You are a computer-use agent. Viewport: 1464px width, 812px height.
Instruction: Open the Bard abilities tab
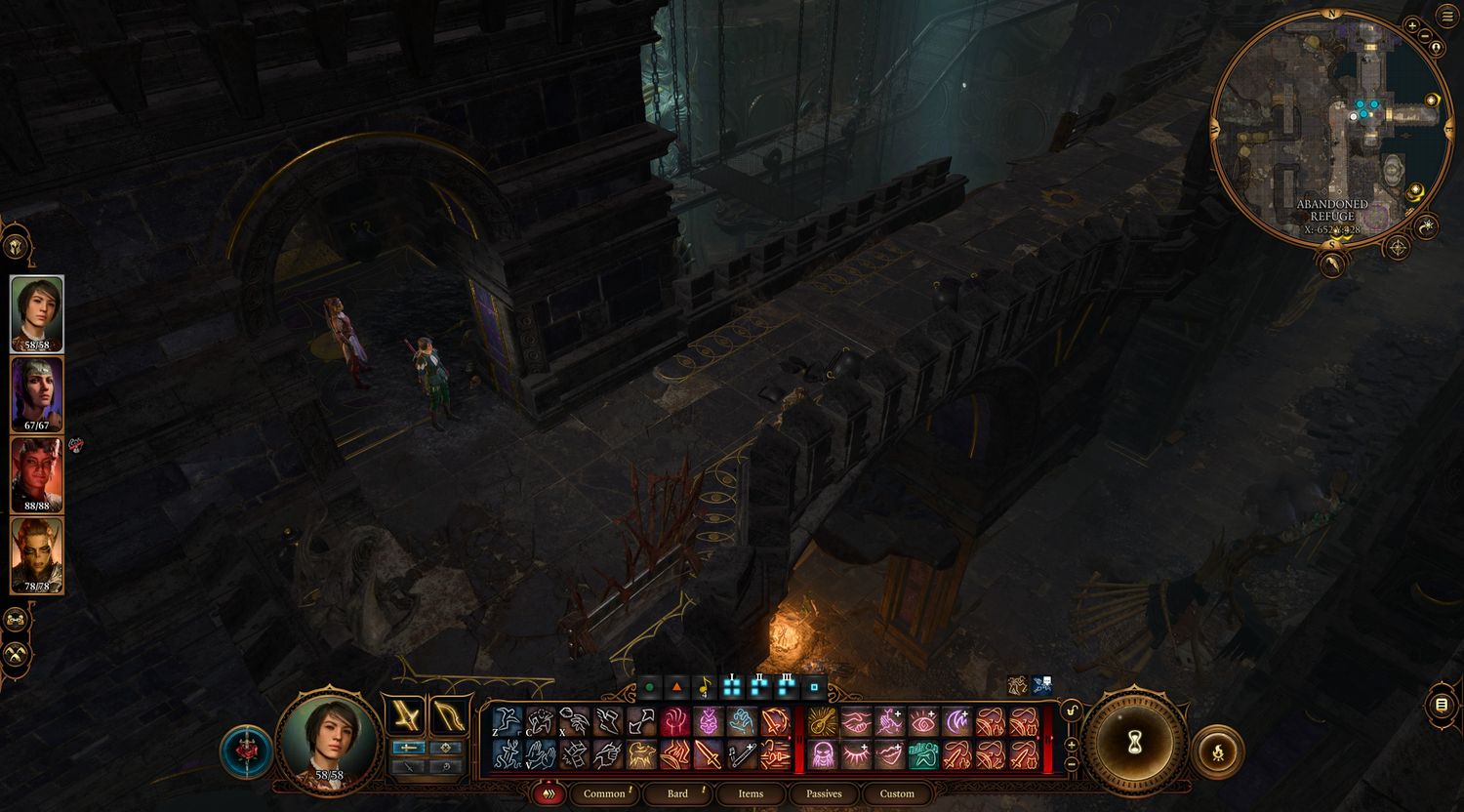pyautogui.click(x=678, y=793)
